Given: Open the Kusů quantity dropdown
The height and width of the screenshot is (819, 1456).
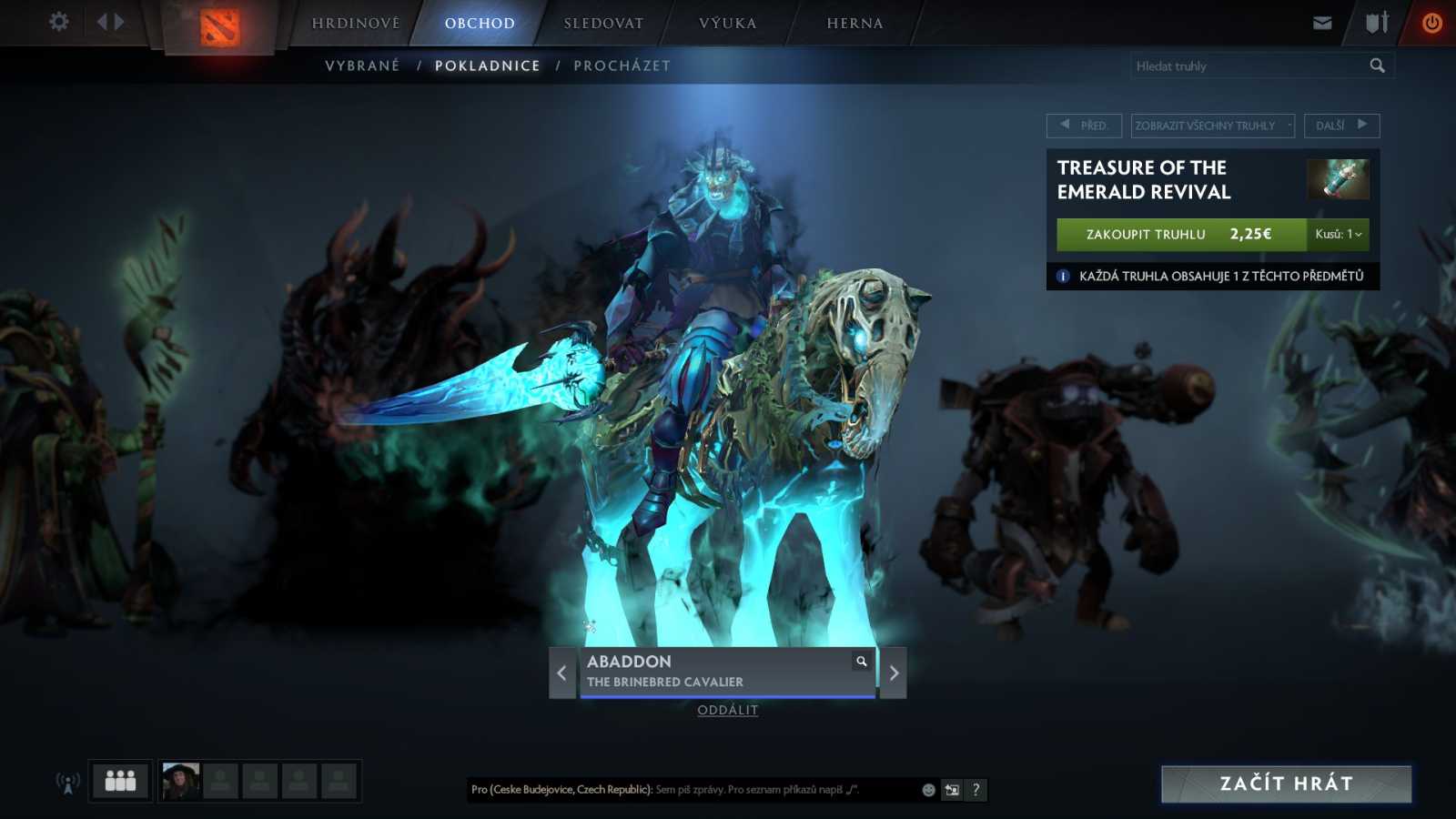Looking at the screenshot, I should pyautogui.click(x=1337, y=235).
